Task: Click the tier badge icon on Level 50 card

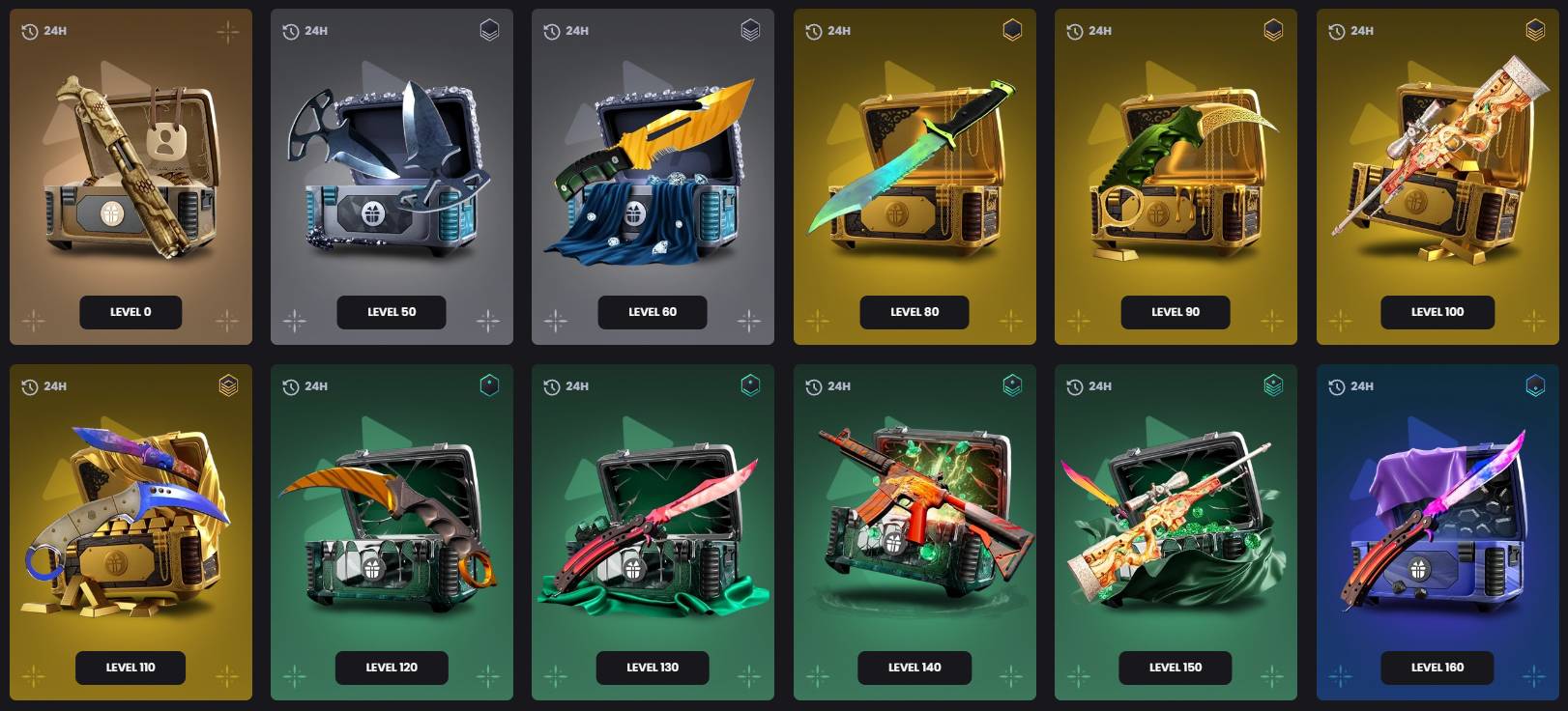Action: pyautogui.click(x=490, y=30)
